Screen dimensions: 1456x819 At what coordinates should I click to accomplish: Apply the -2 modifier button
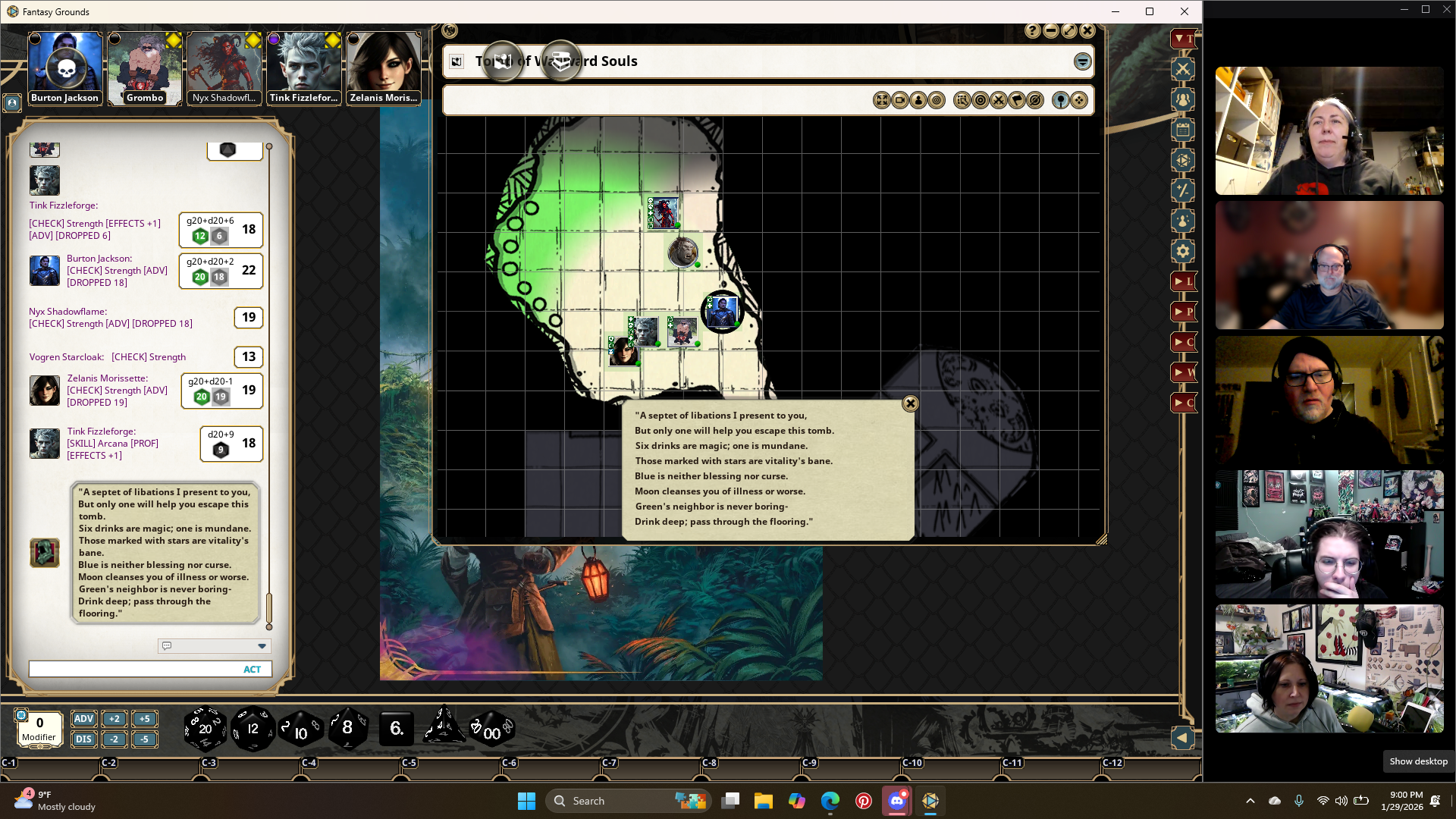point(114,739)
